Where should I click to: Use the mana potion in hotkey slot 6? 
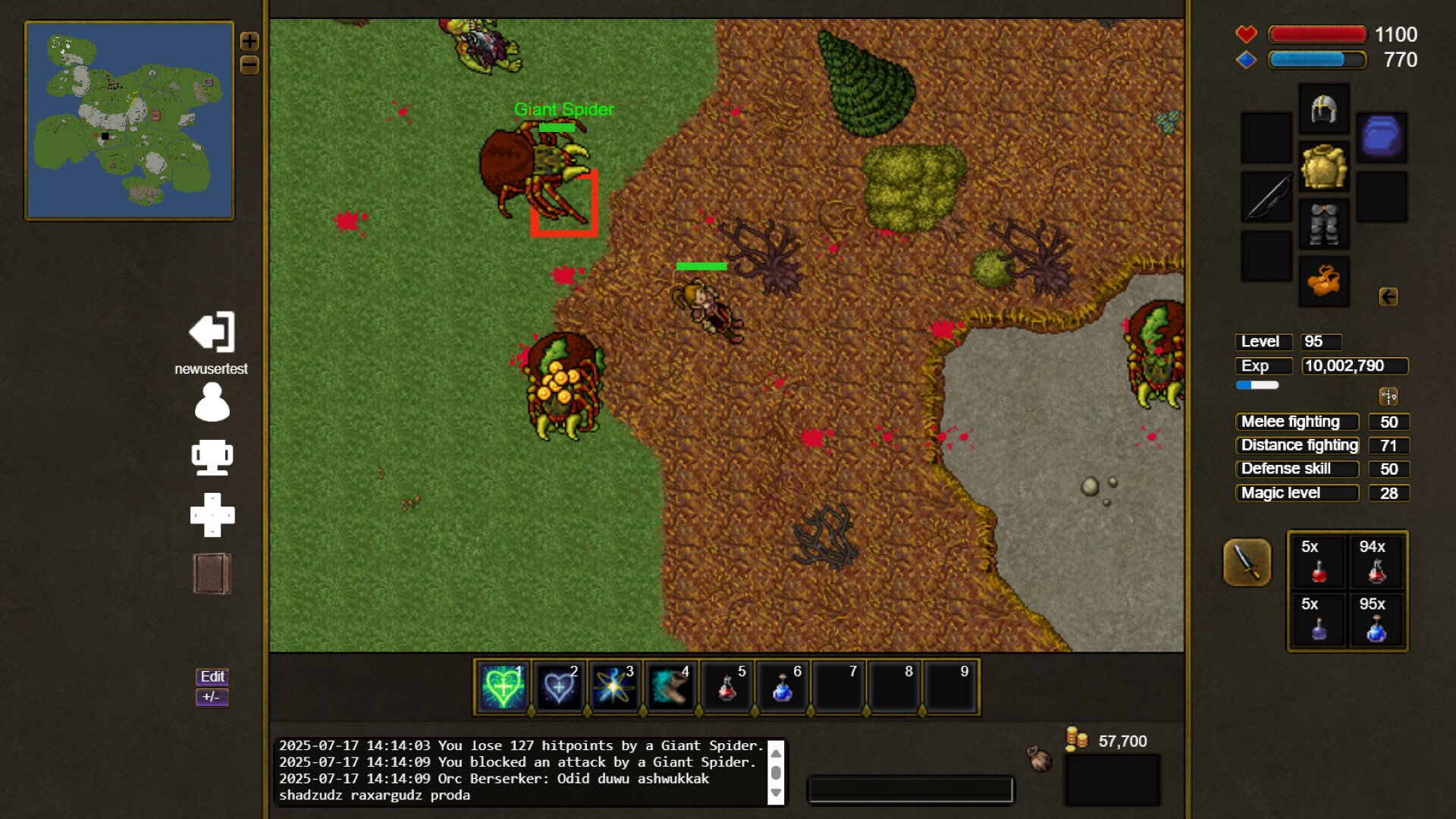coord(783,687)
